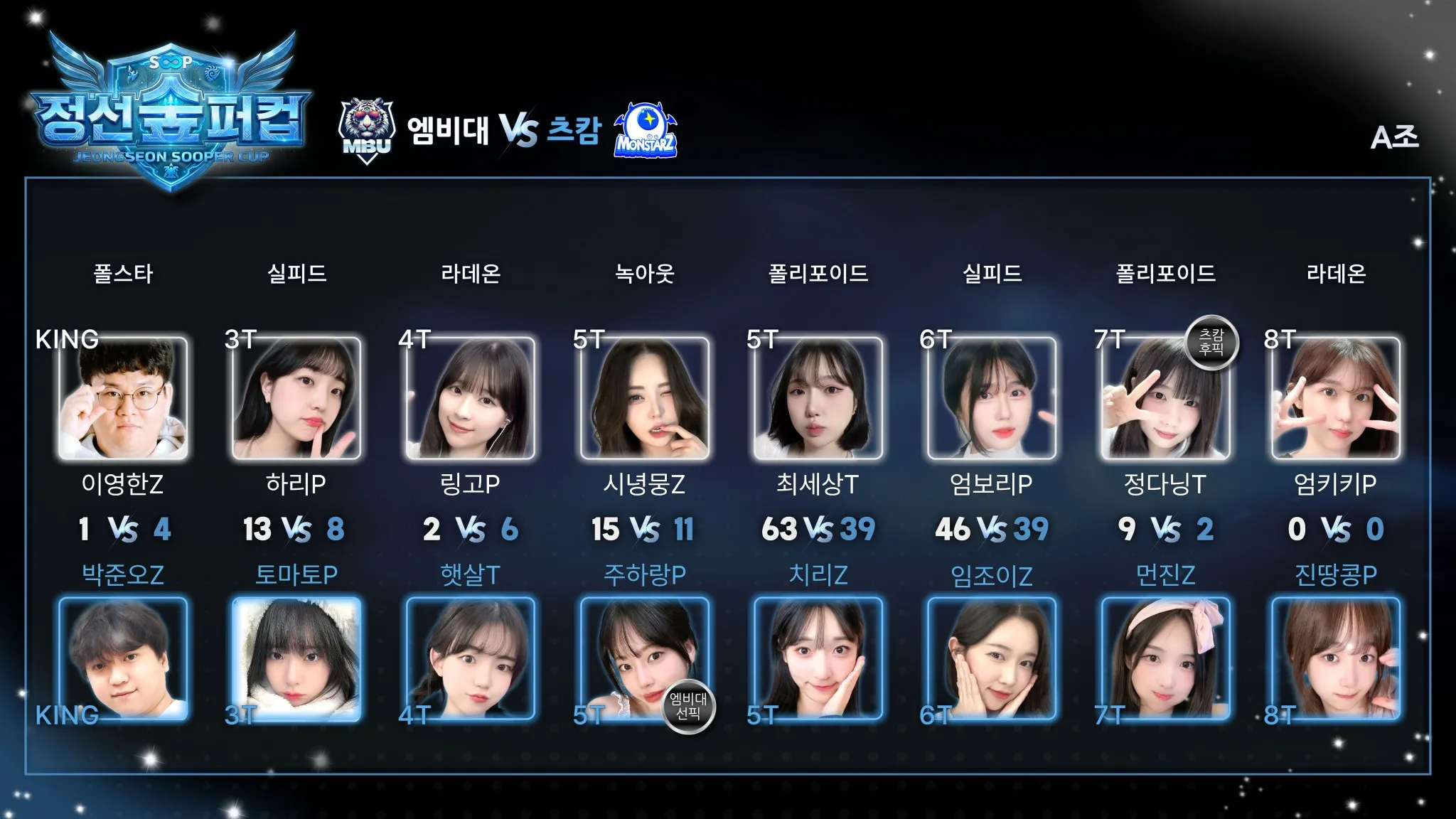
Task: Click the MBU tiger team logo
Action: coord(366,131)
